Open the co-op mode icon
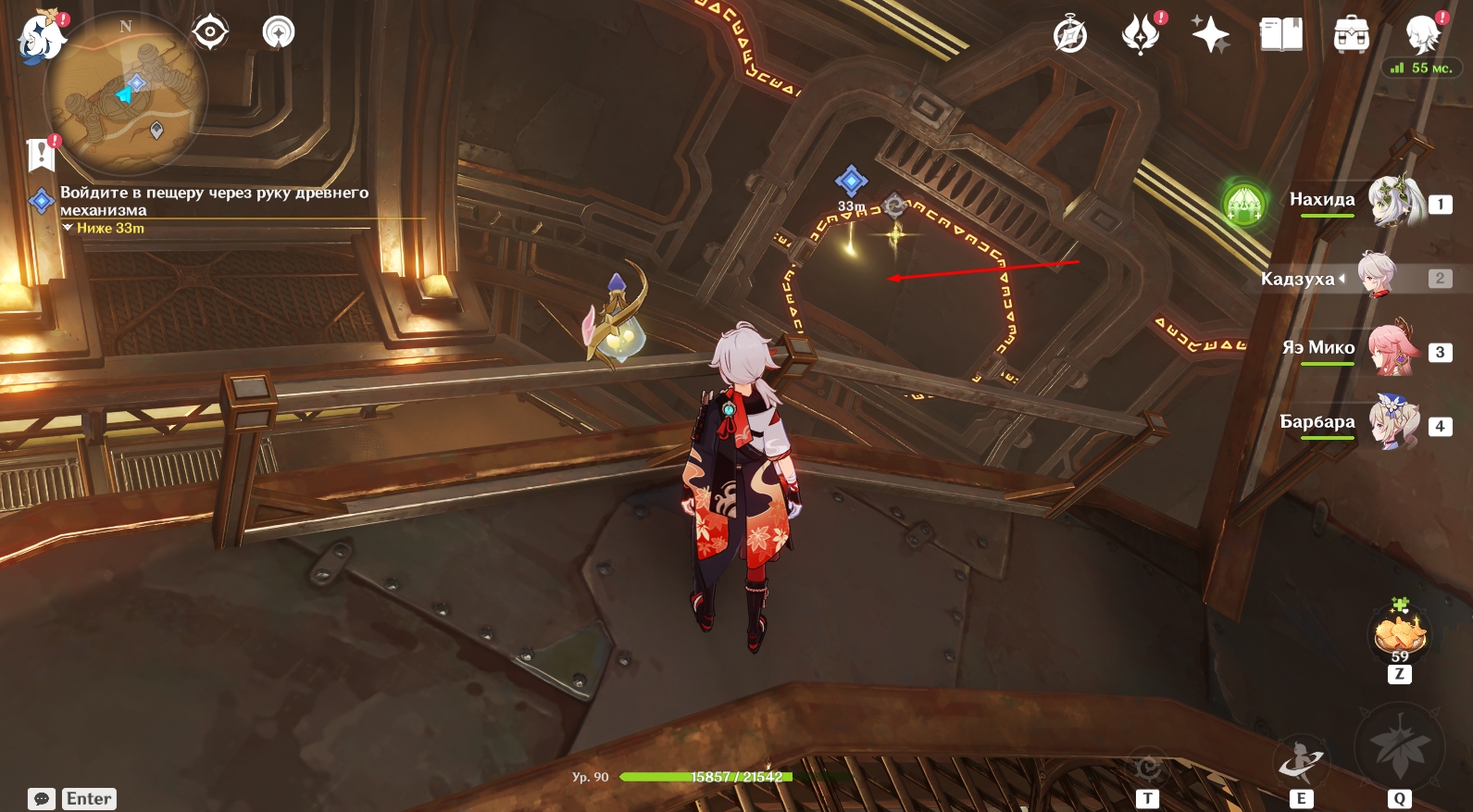This screenshot has width=1473, height=812. (x=278, y=32)
